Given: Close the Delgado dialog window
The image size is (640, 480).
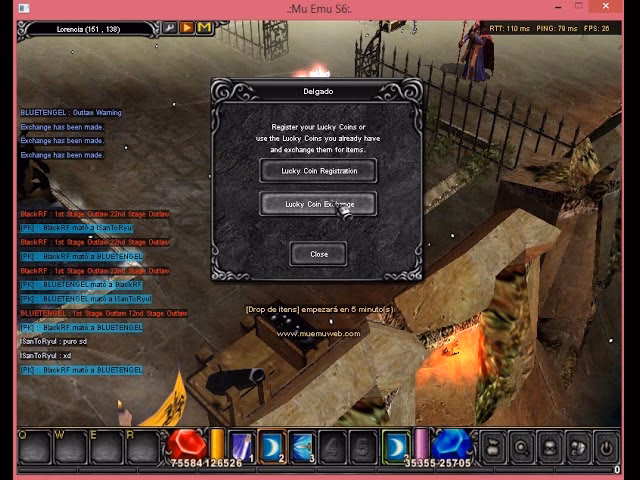Looking at the screenshot, I should [x=318, y=254].
